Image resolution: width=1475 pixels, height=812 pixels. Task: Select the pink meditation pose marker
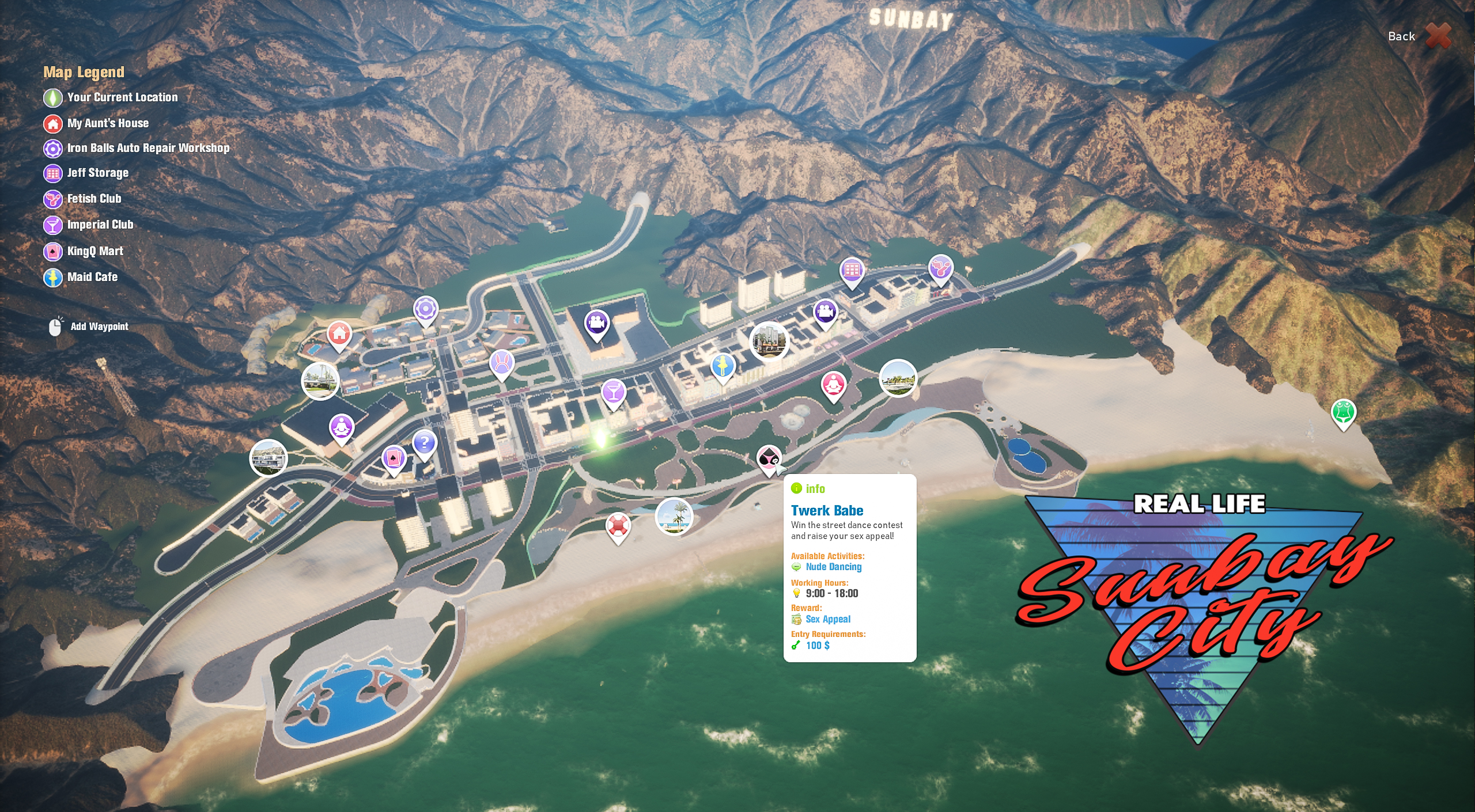click(x=833, y=384)
